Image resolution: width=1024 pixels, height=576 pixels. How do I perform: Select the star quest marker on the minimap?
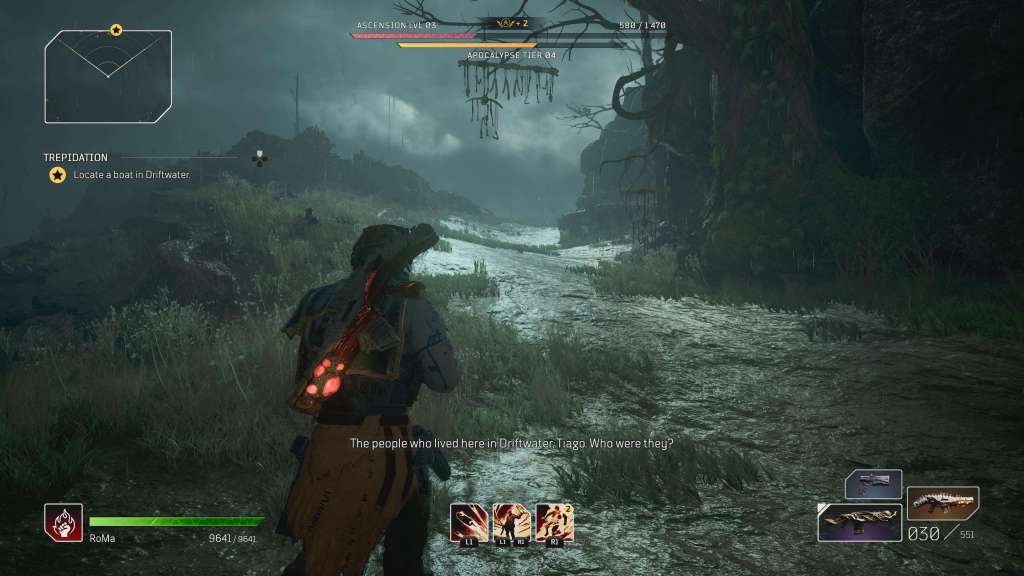pos(116,31)
